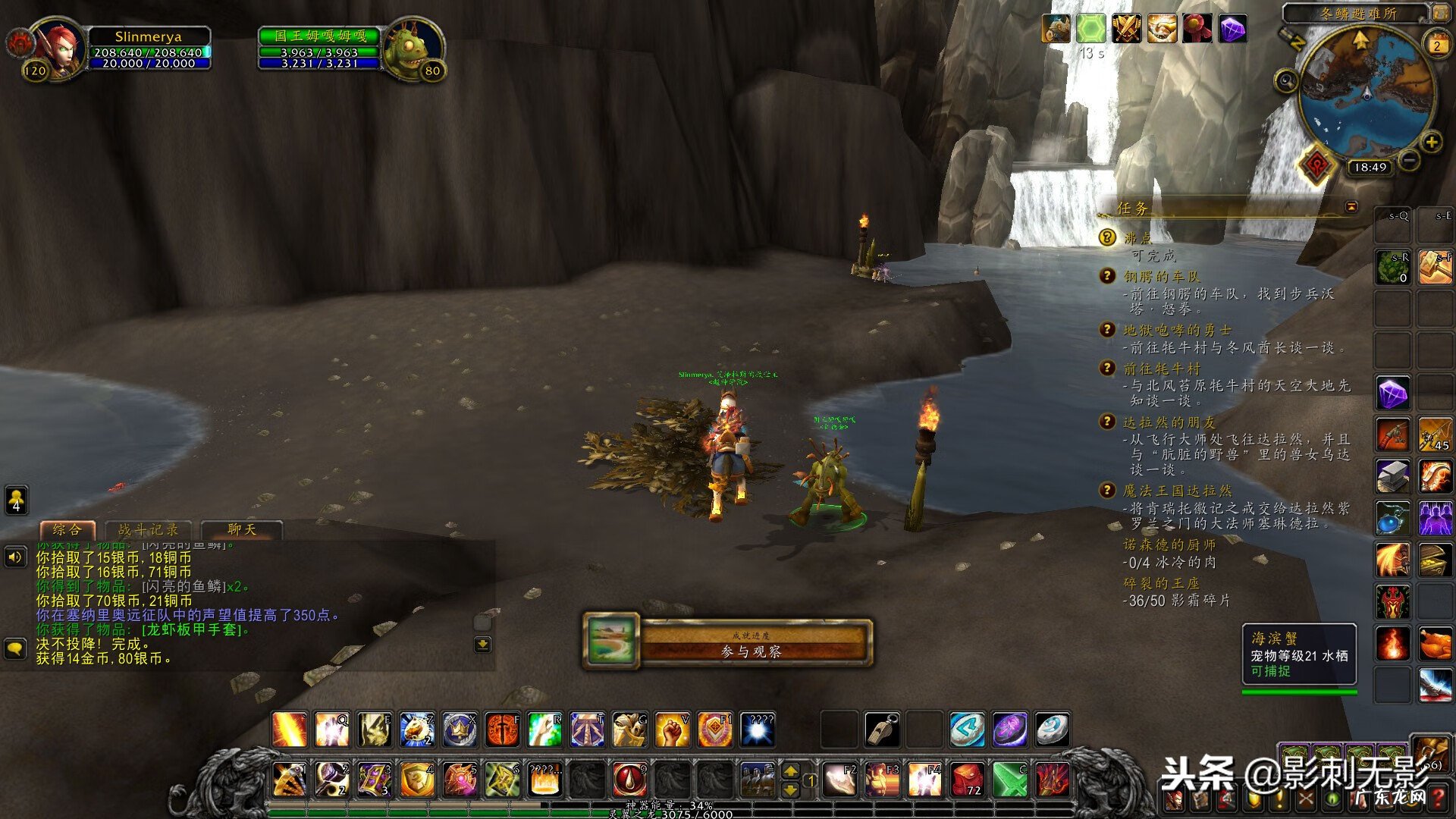Select the 钢膀的车队 quest entry
The height and width of the screenshot is (819, 1456).
tap(1161, 277)
